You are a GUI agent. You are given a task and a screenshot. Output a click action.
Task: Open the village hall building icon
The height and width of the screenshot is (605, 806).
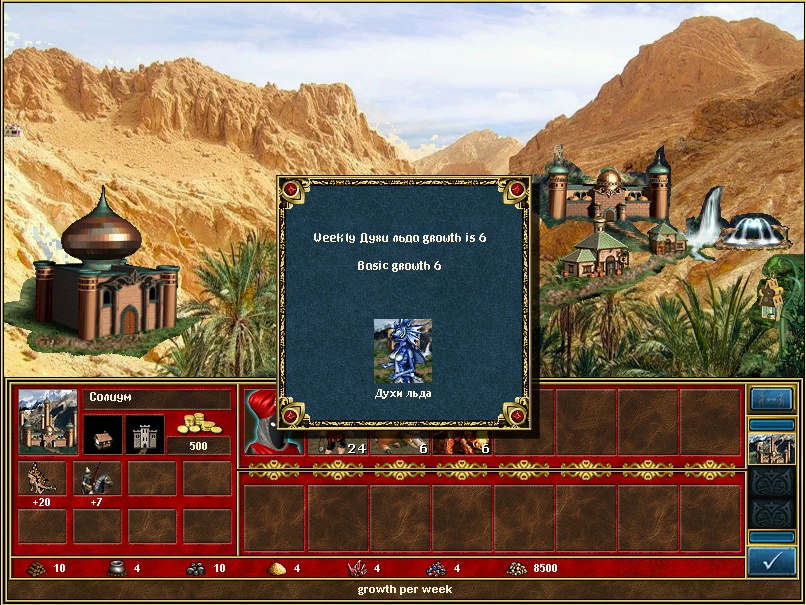pyautogui.click(x=102, y=435)
